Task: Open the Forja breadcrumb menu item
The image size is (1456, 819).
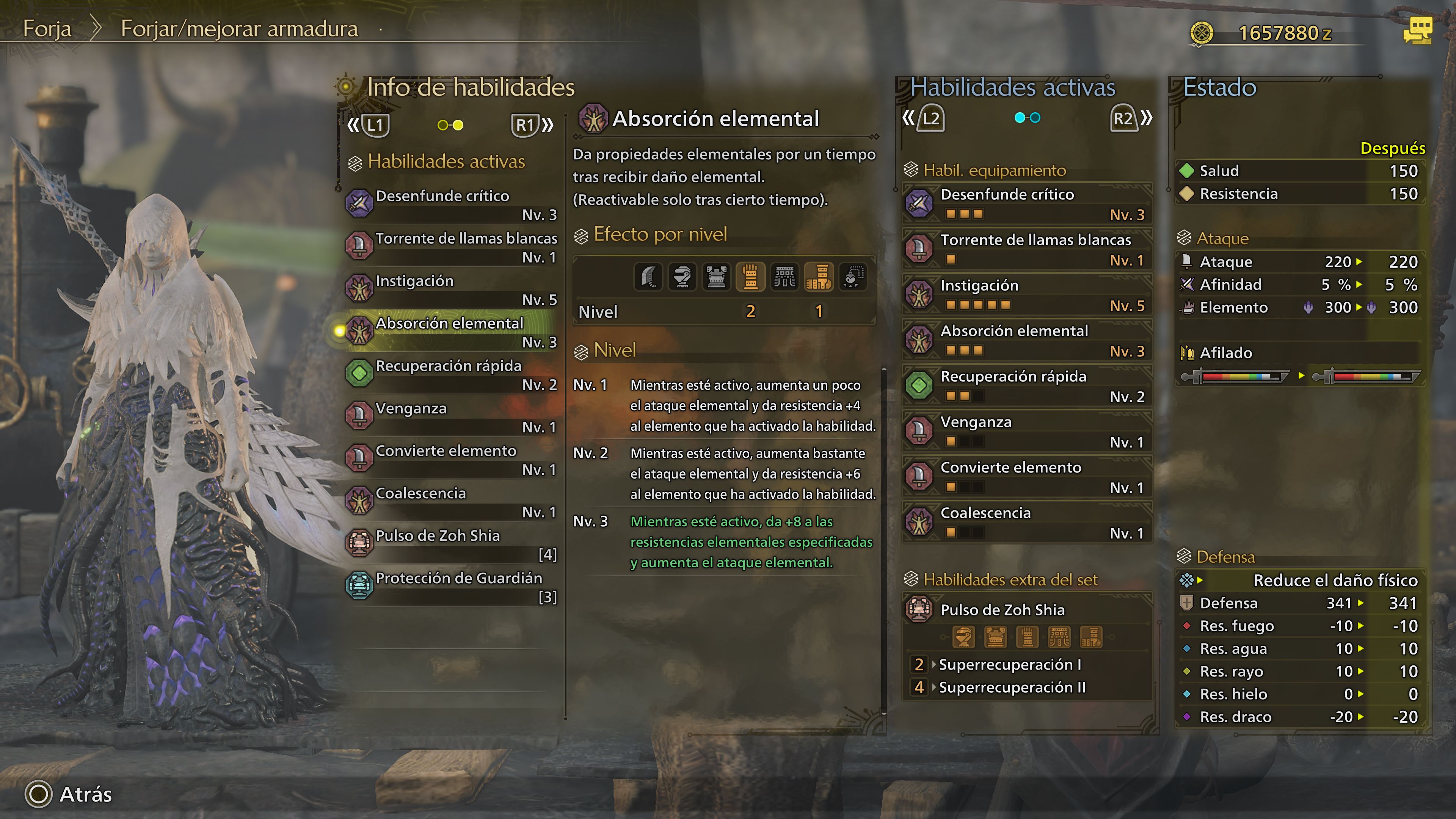Action: (x=47, y=28)
